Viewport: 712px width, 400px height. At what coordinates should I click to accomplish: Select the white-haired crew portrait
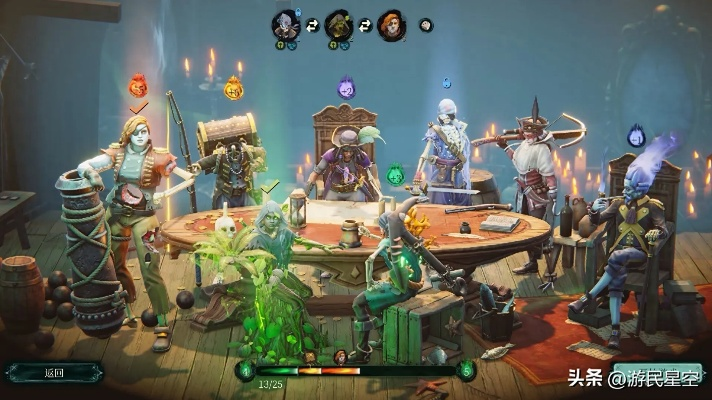pyautogui.click(x=286, y=25)
